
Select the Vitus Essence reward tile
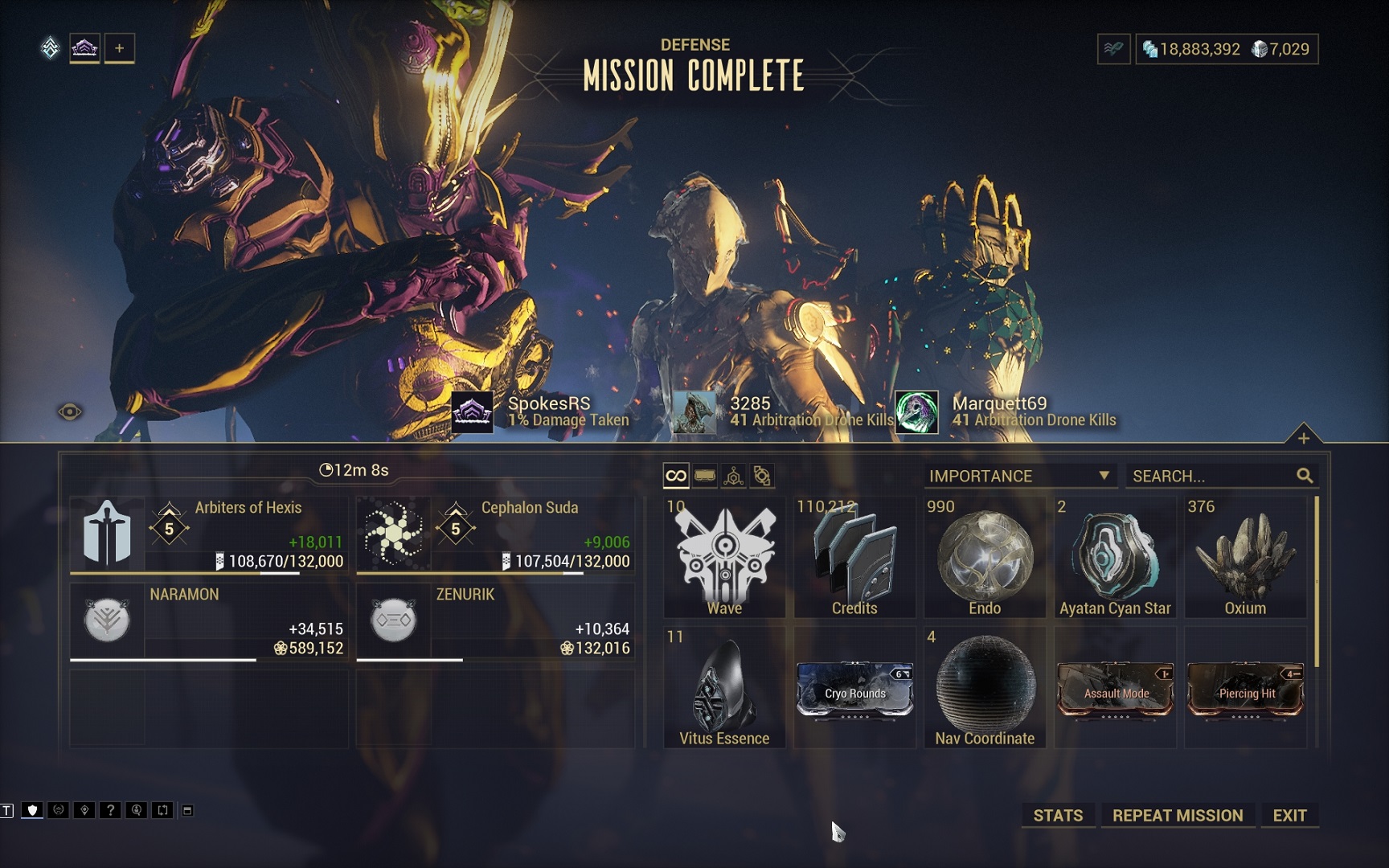point(724,688)
